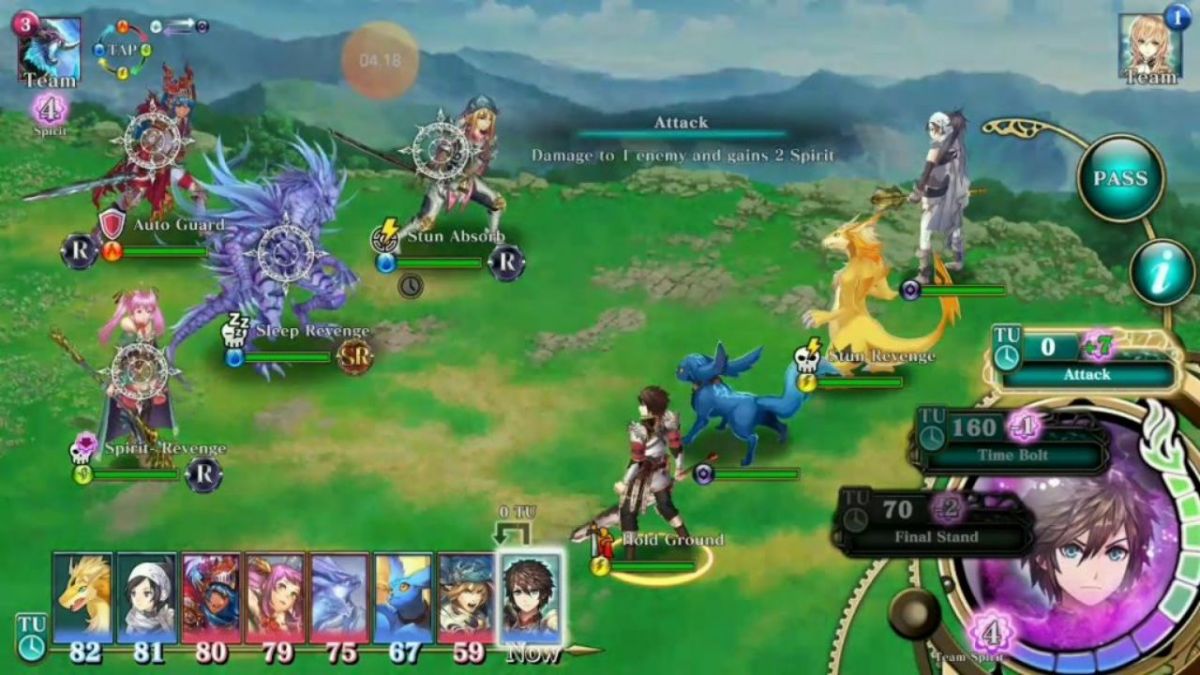Select the blue beast turn portrait
This screenshot has height=675, width=1200.
pyautogui.click(x=403, y=596)
